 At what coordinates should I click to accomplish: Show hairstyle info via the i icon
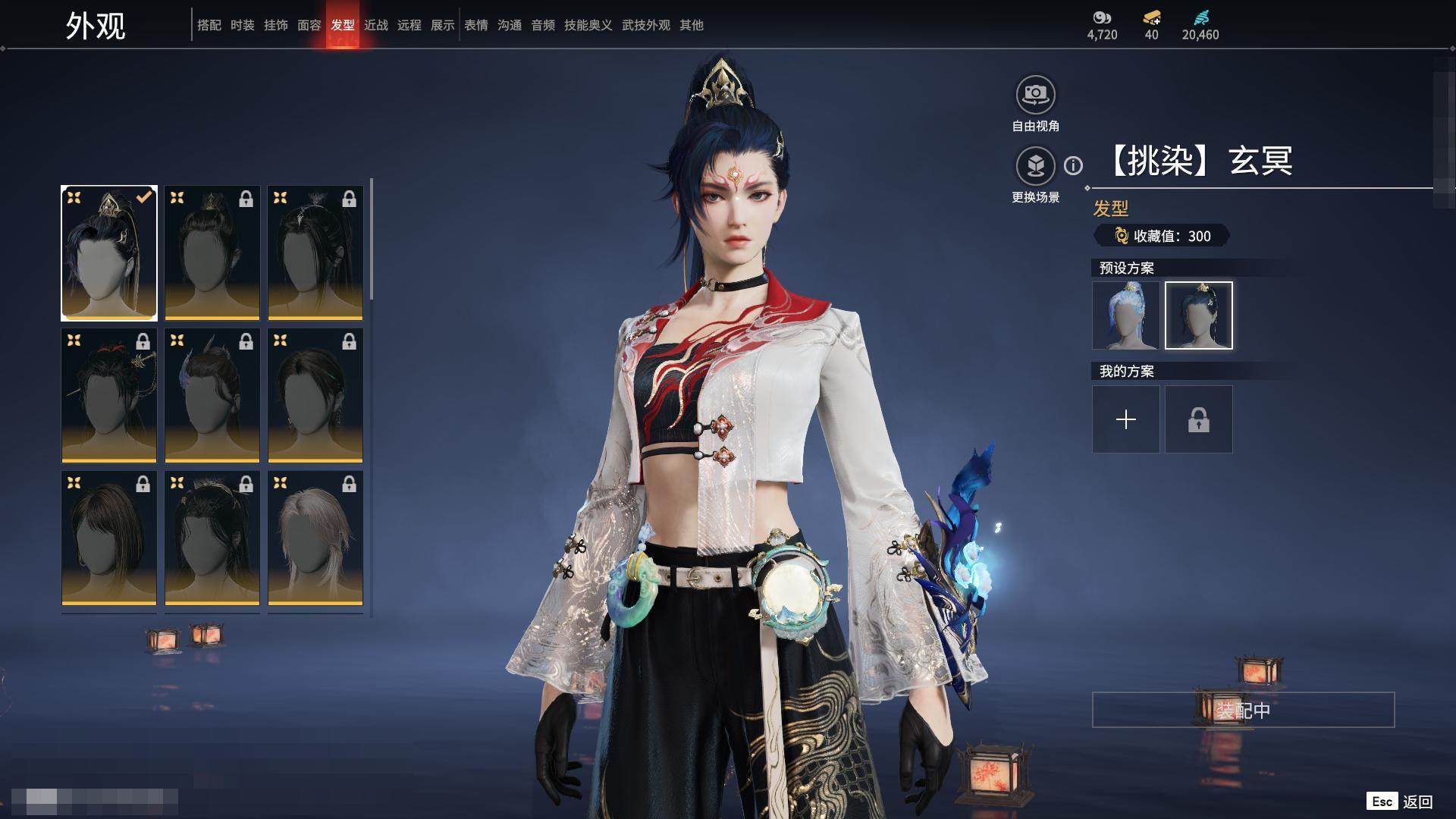(1073, 165)
